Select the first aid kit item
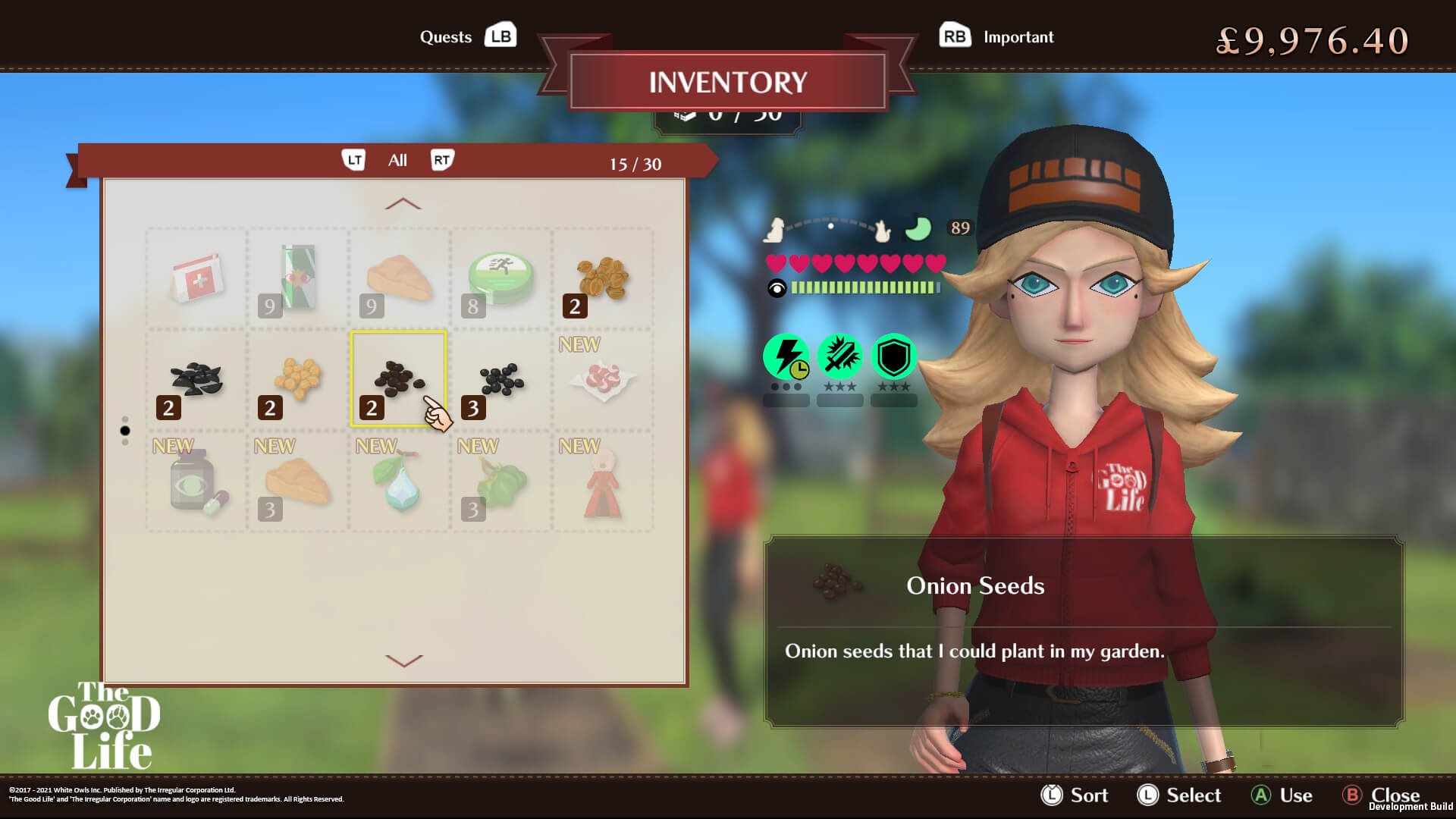 point(195,278)
